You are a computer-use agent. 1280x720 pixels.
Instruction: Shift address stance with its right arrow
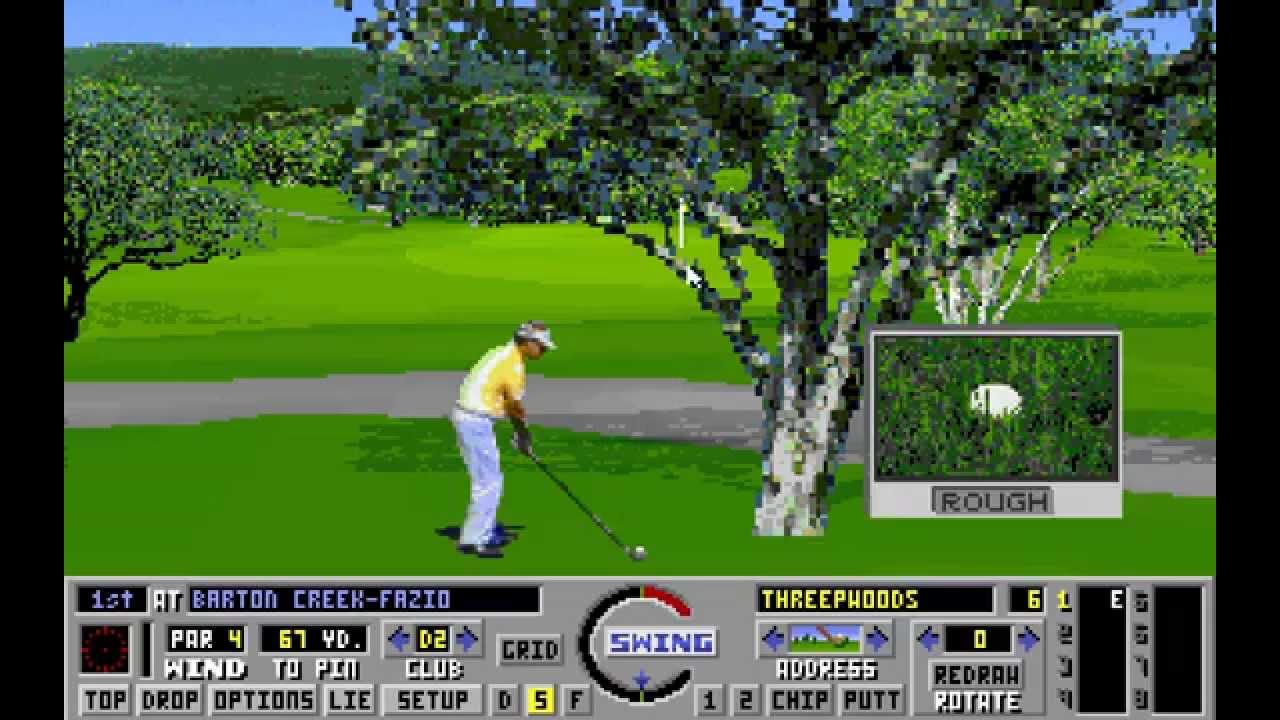877,638
